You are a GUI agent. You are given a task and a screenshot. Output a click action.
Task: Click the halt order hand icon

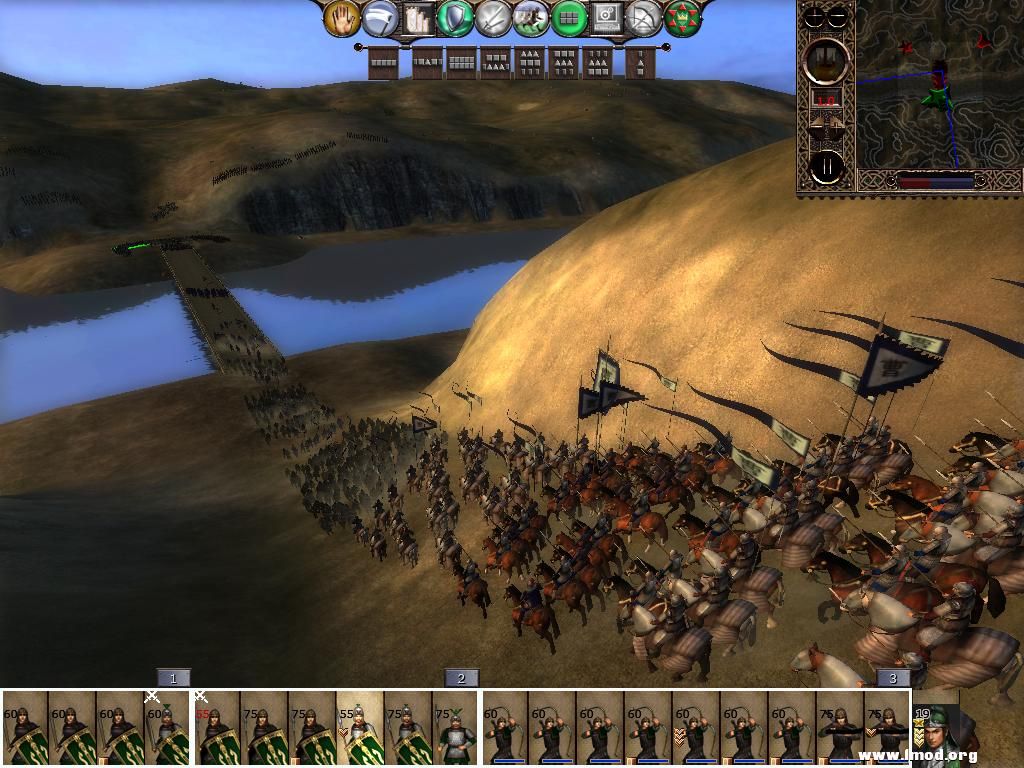[342, 18]
